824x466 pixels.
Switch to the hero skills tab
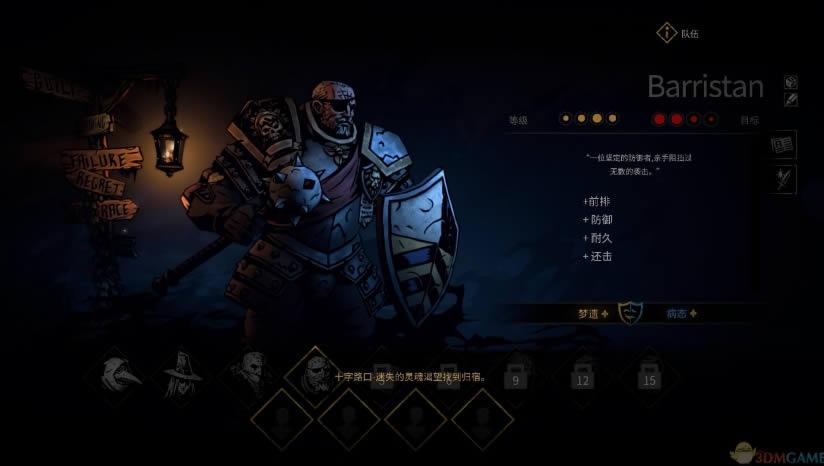click(x=783, y=179)
